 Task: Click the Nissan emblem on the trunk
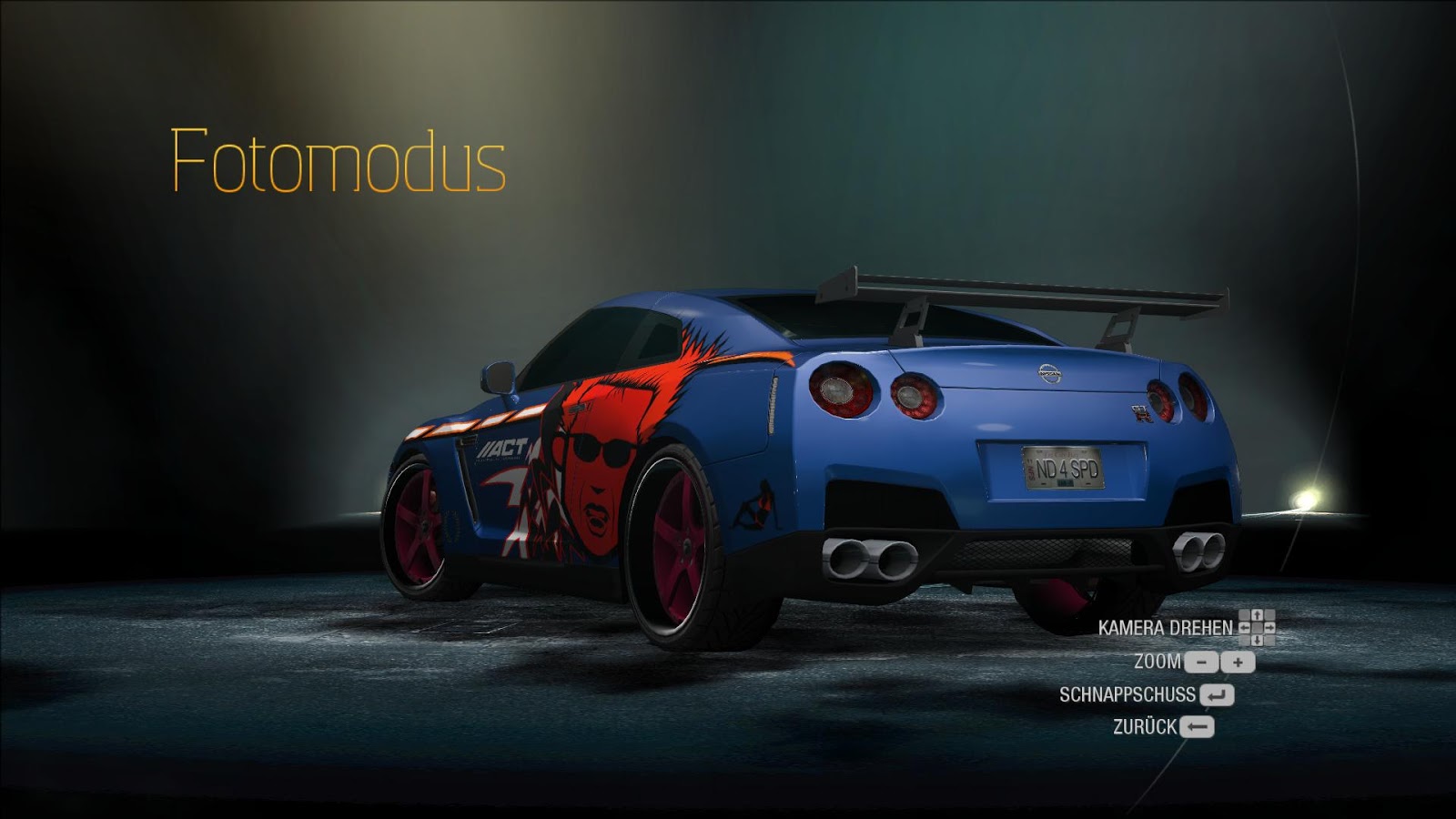pyautogui.click(x=1049, y=374)
